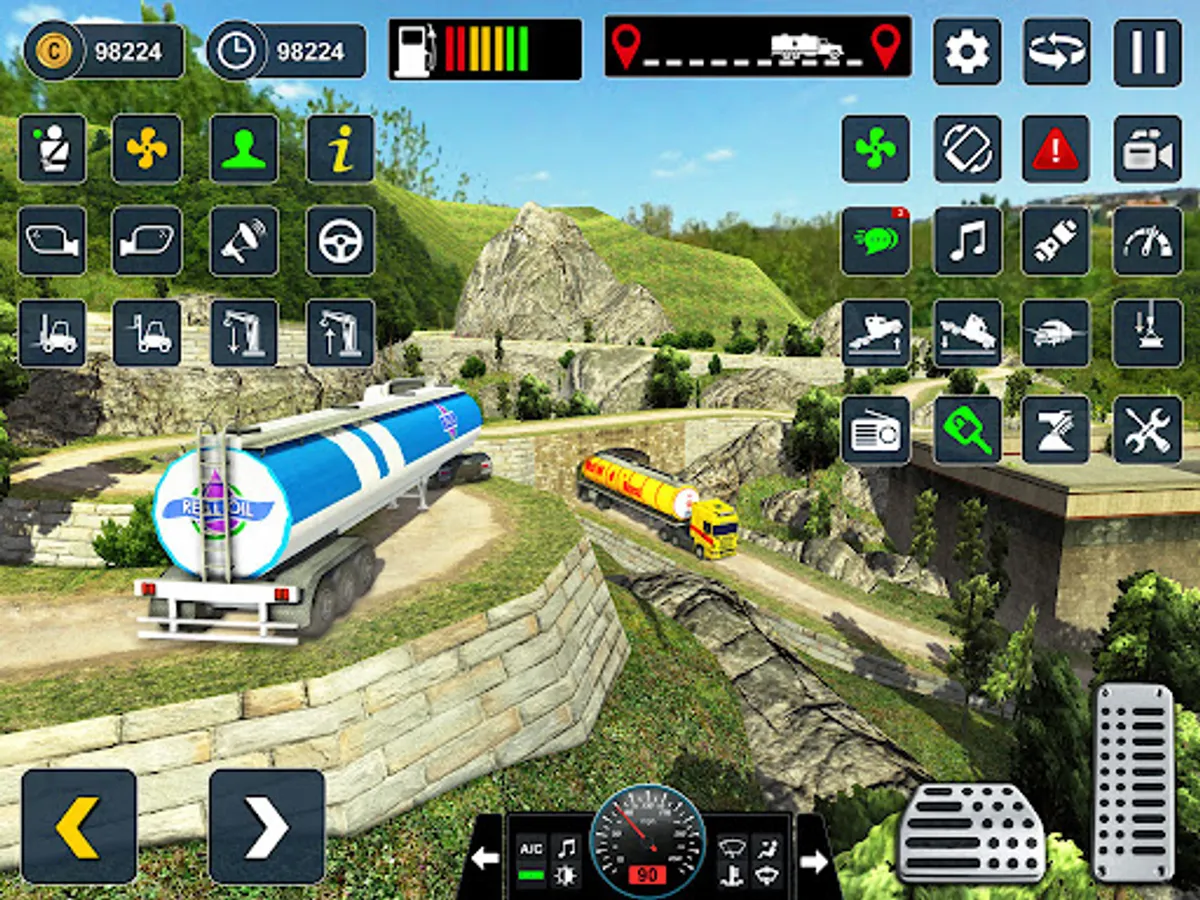Screen dimensions: 1200x900
Task: Open the gear settings menu
Action: (967, 52)
